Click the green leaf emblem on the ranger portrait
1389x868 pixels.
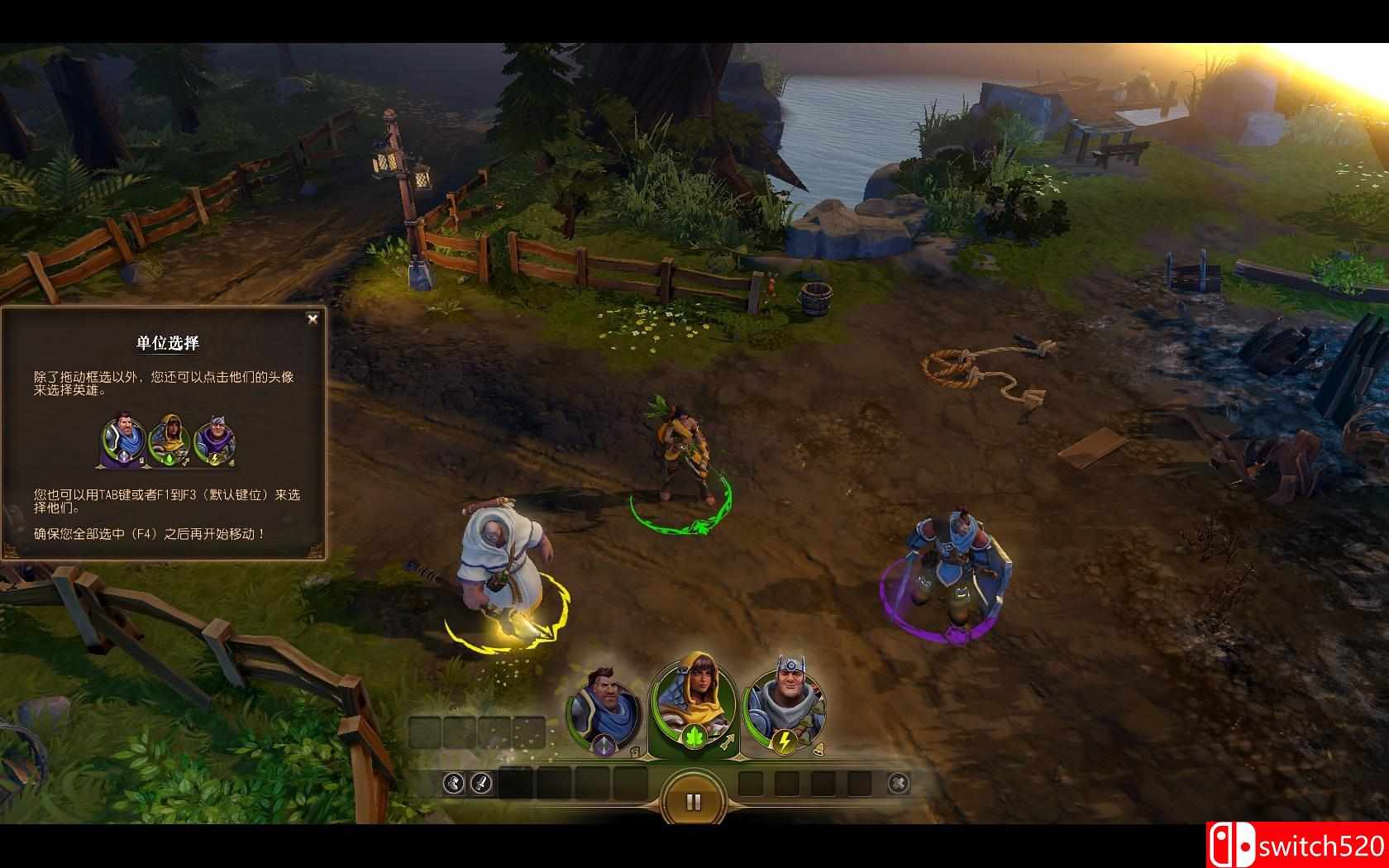693,738
